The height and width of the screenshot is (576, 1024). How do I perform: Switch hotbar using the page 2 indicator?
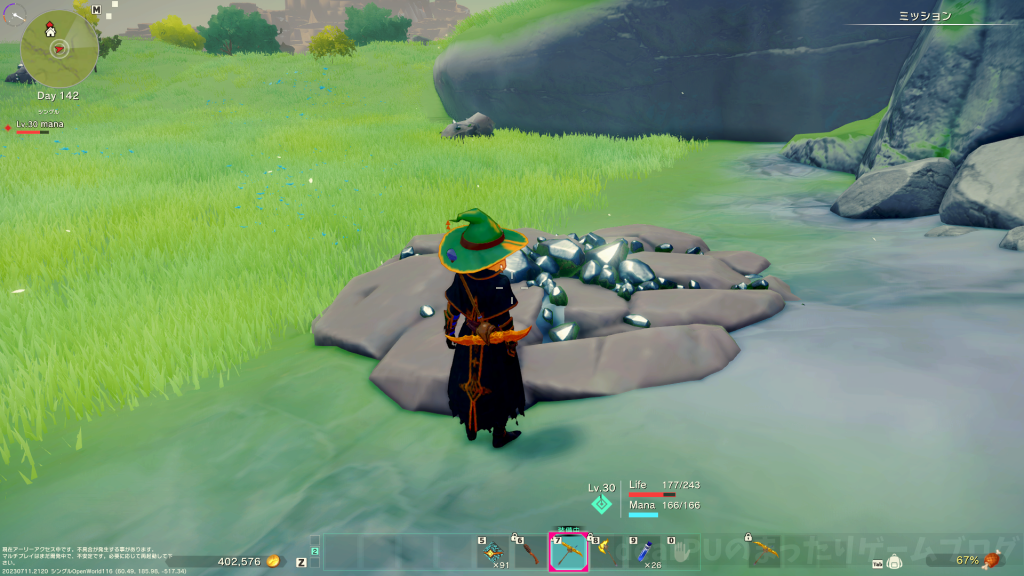(x=314, y=551)
